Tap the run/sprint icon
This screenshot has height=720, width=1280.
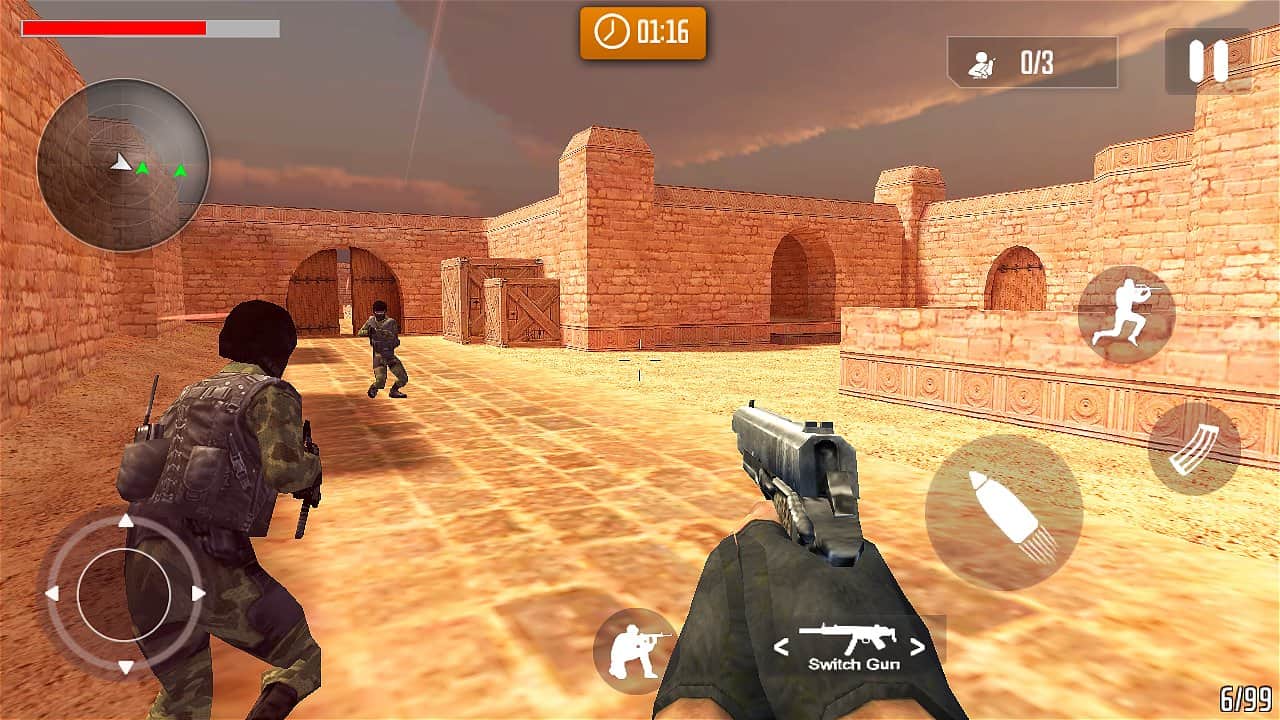coord(1131,314)
